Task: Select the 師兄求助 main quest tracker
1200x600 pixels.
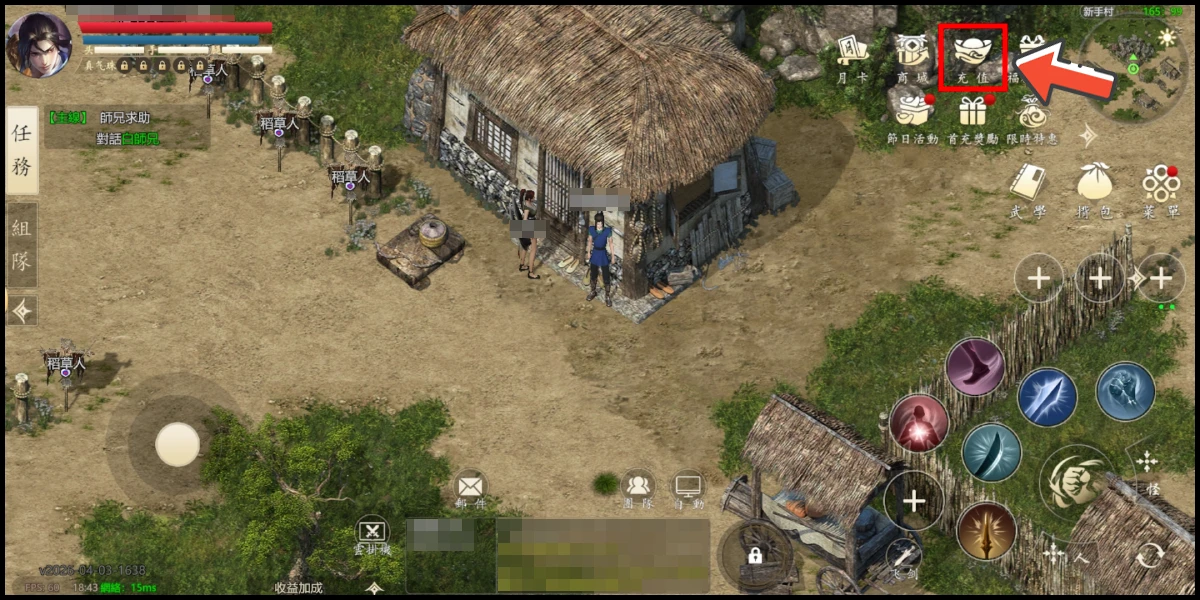Action: click(125, 129)
